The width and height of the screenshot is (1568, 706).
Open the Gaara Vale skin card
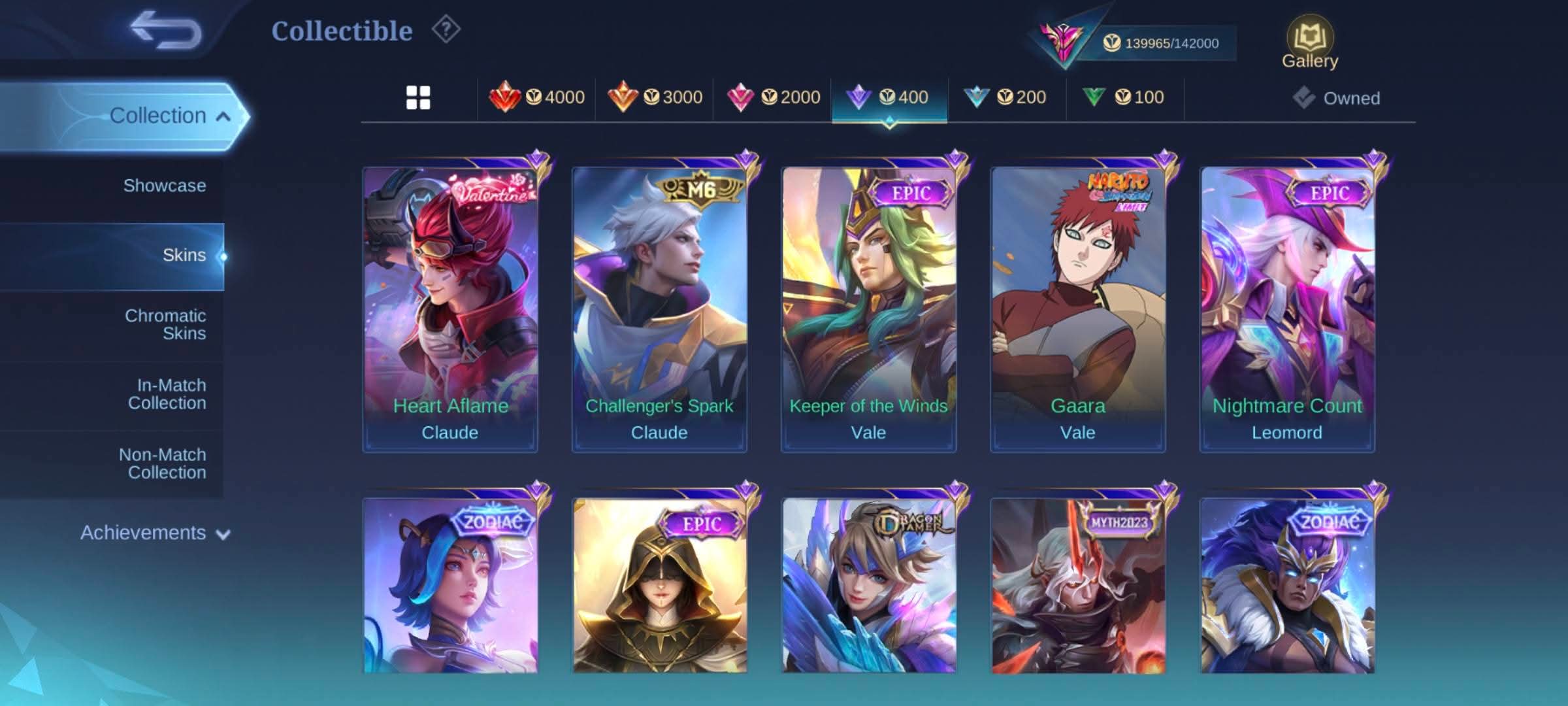click(x=1077, y=307)
